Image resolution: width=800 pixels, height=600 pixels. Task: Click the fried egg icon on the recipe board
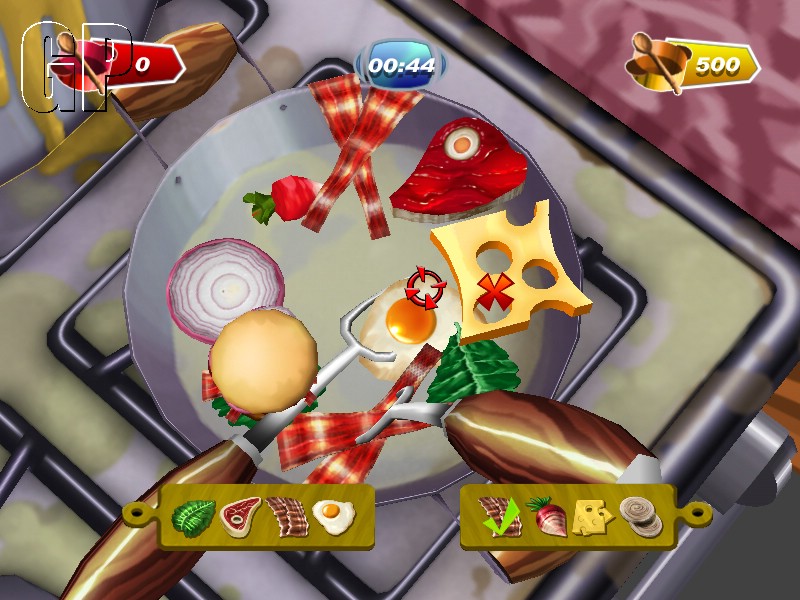coord(333,517)
